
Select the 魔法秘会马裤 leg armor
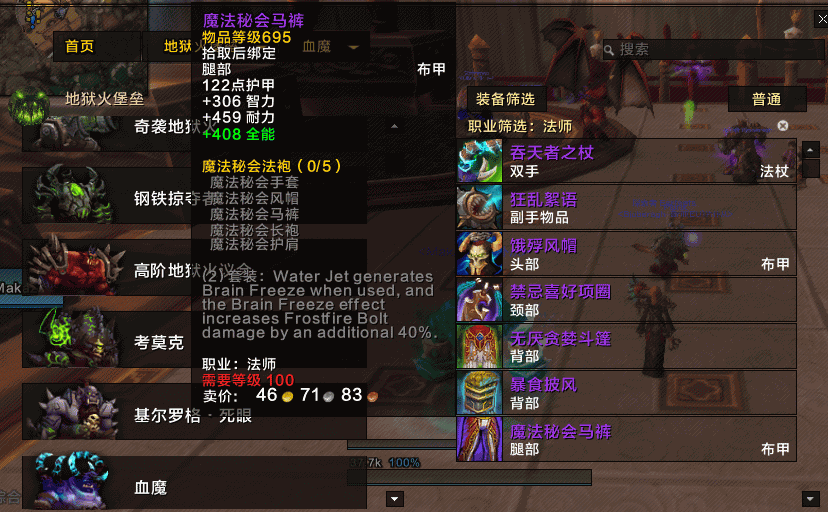626,439
